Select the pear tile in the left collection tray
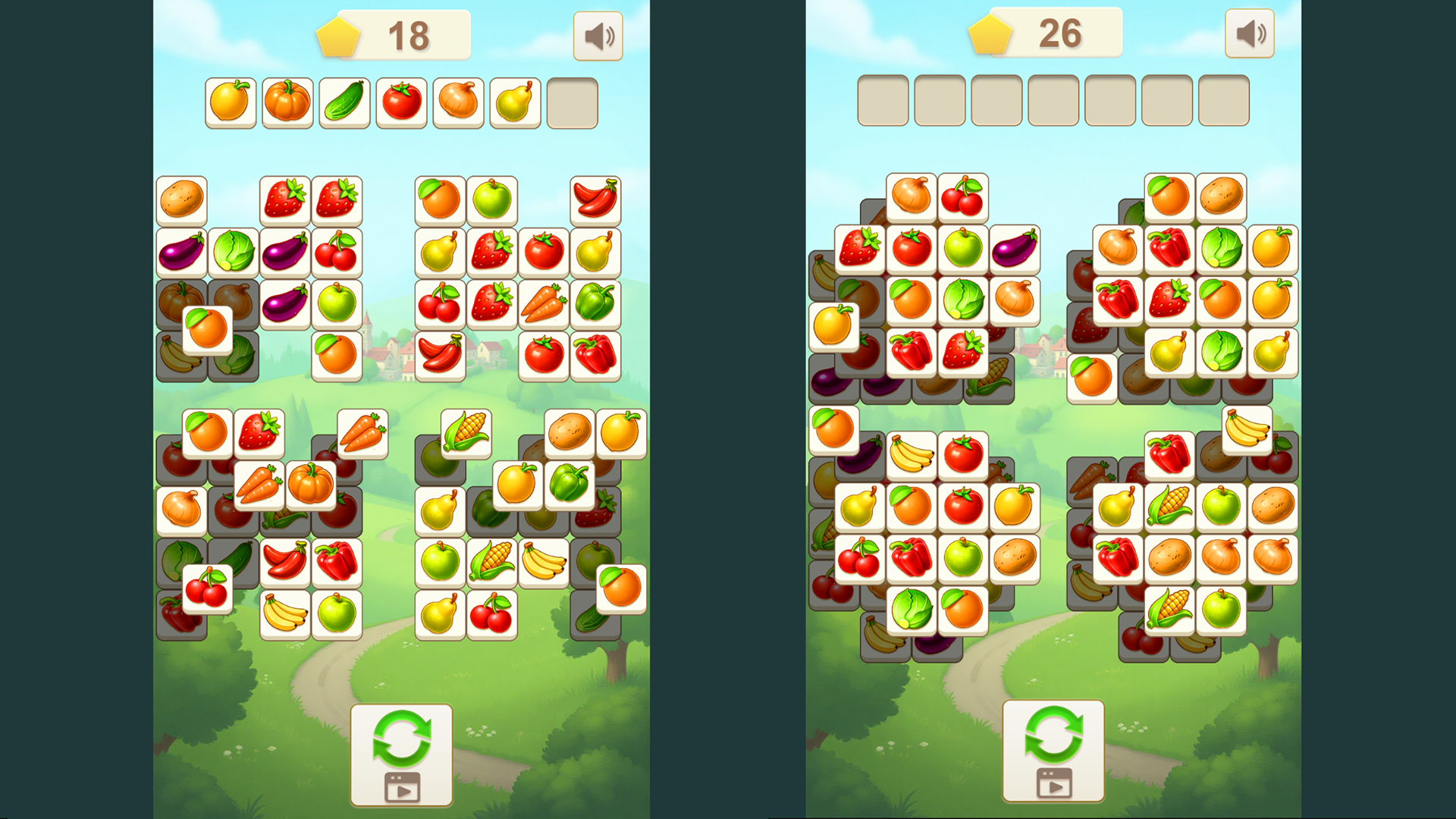1456x819 pixels. [x=516, y=102]
